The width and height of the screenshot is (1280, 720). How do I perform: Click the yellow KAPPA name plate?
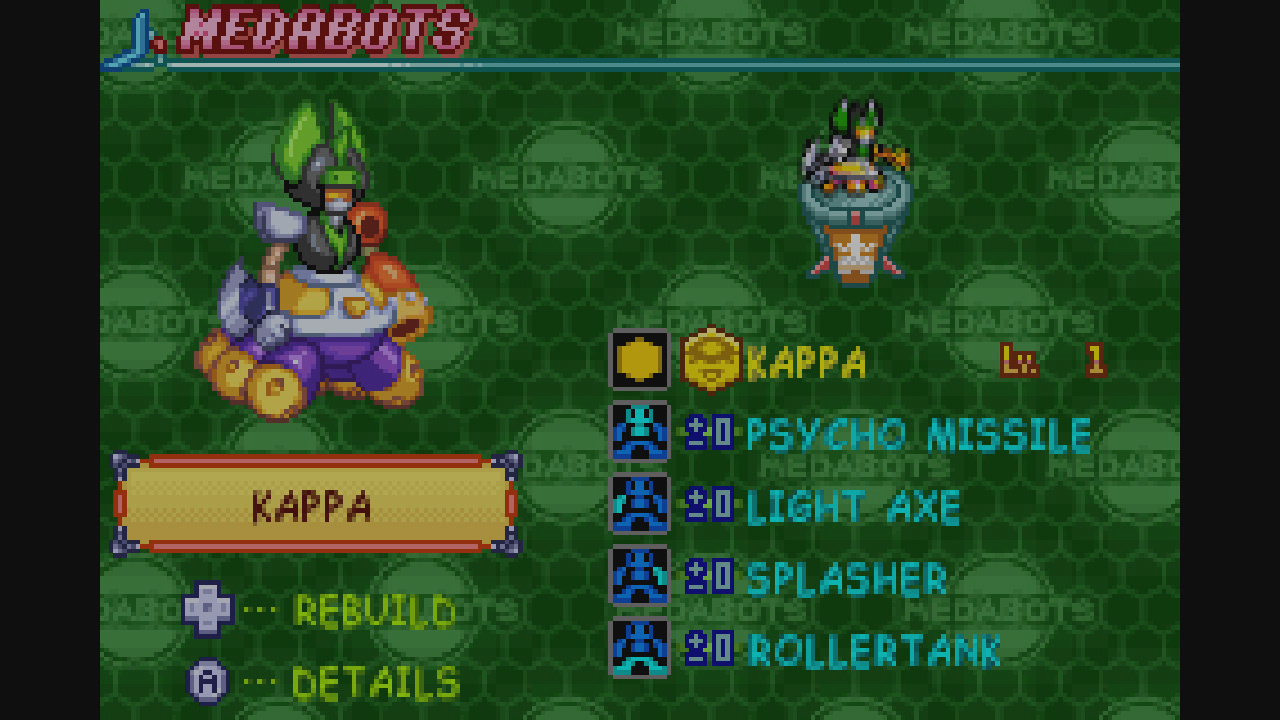313,505
